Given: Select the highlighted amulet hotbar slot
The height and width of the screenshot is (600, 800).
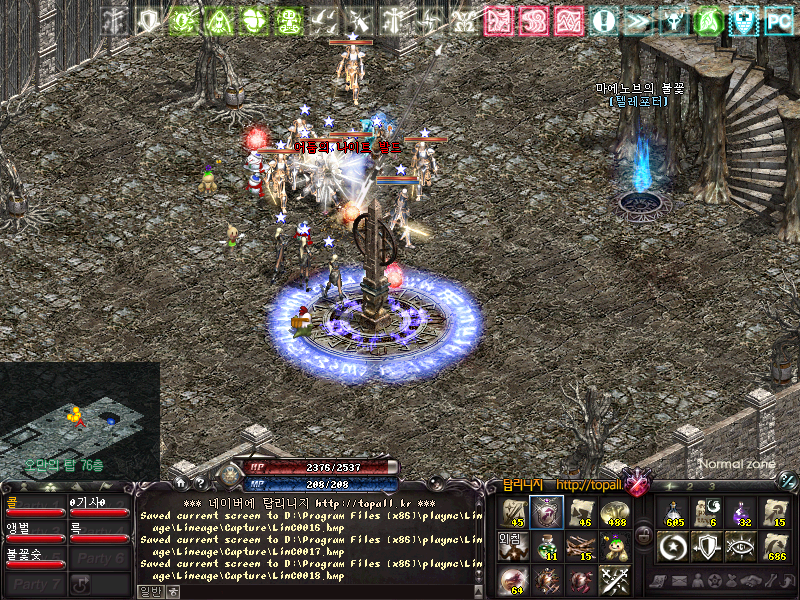Looking at the screenshot, I should (546, 512).
